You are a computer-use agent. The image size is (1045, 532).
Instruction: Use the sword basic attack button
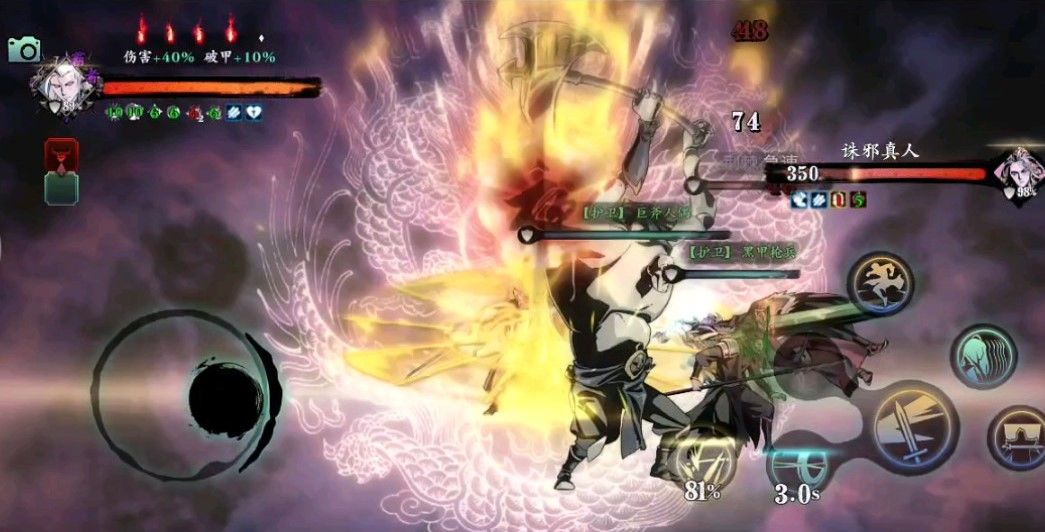coord(915,423)
